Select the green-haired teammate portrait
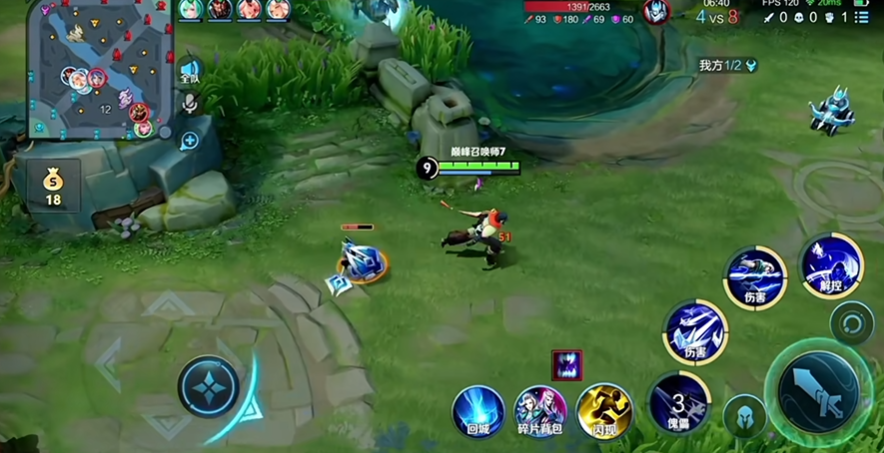 click(x=190, y=10)
